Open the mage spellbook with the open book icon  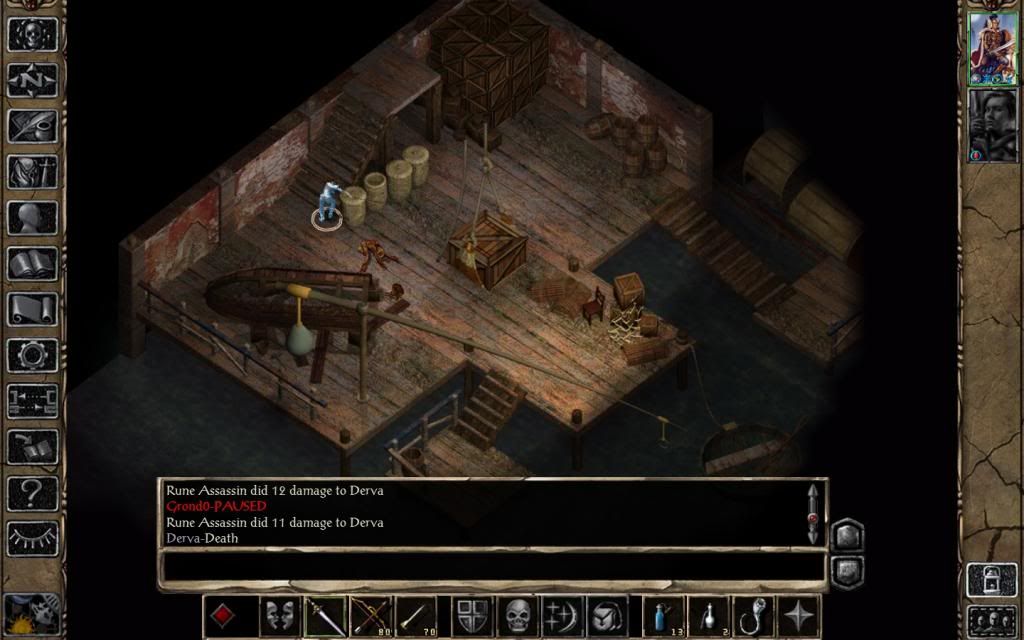32,263
